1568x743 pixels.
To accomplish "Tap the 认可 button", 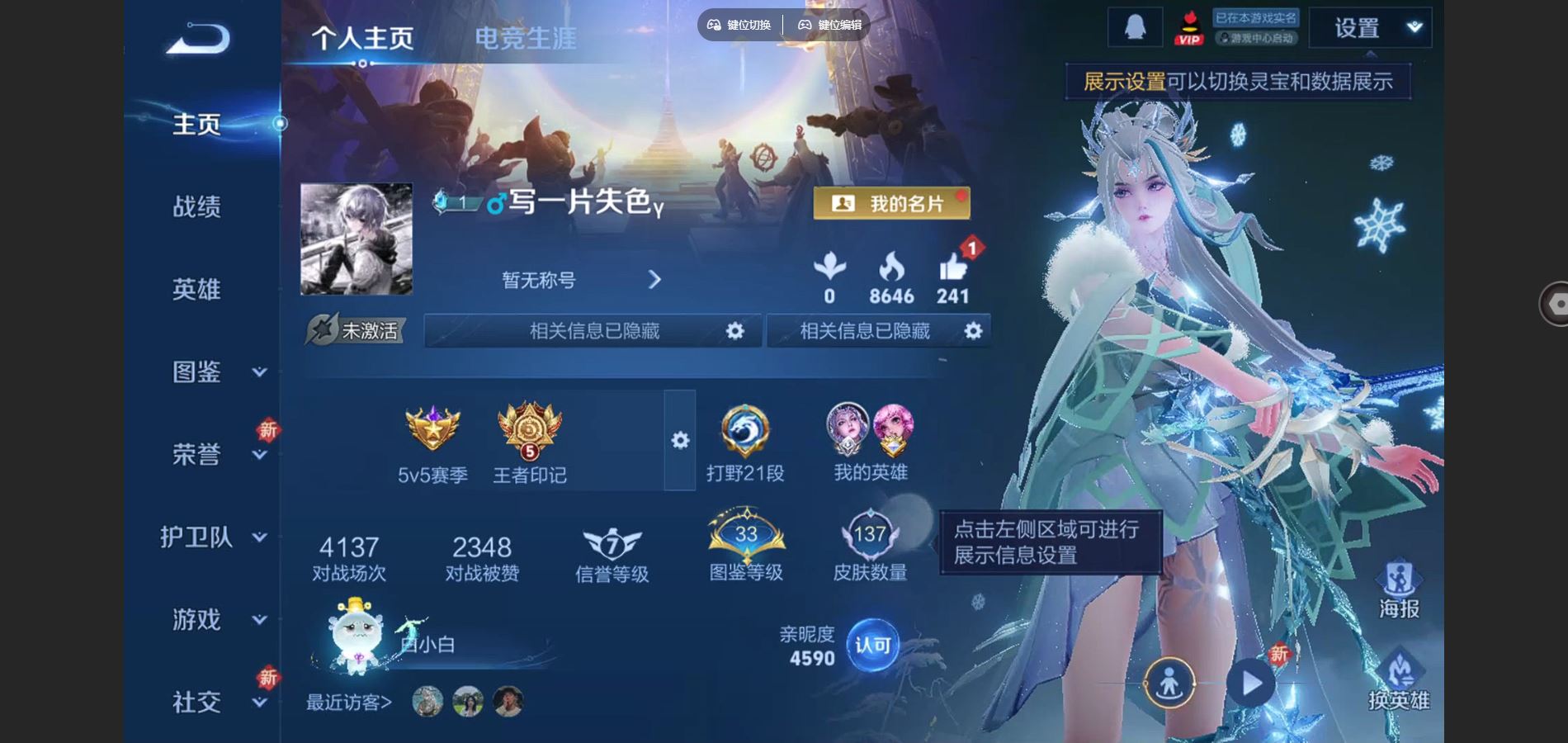I will pyautogui.click(x=872, y=645).
